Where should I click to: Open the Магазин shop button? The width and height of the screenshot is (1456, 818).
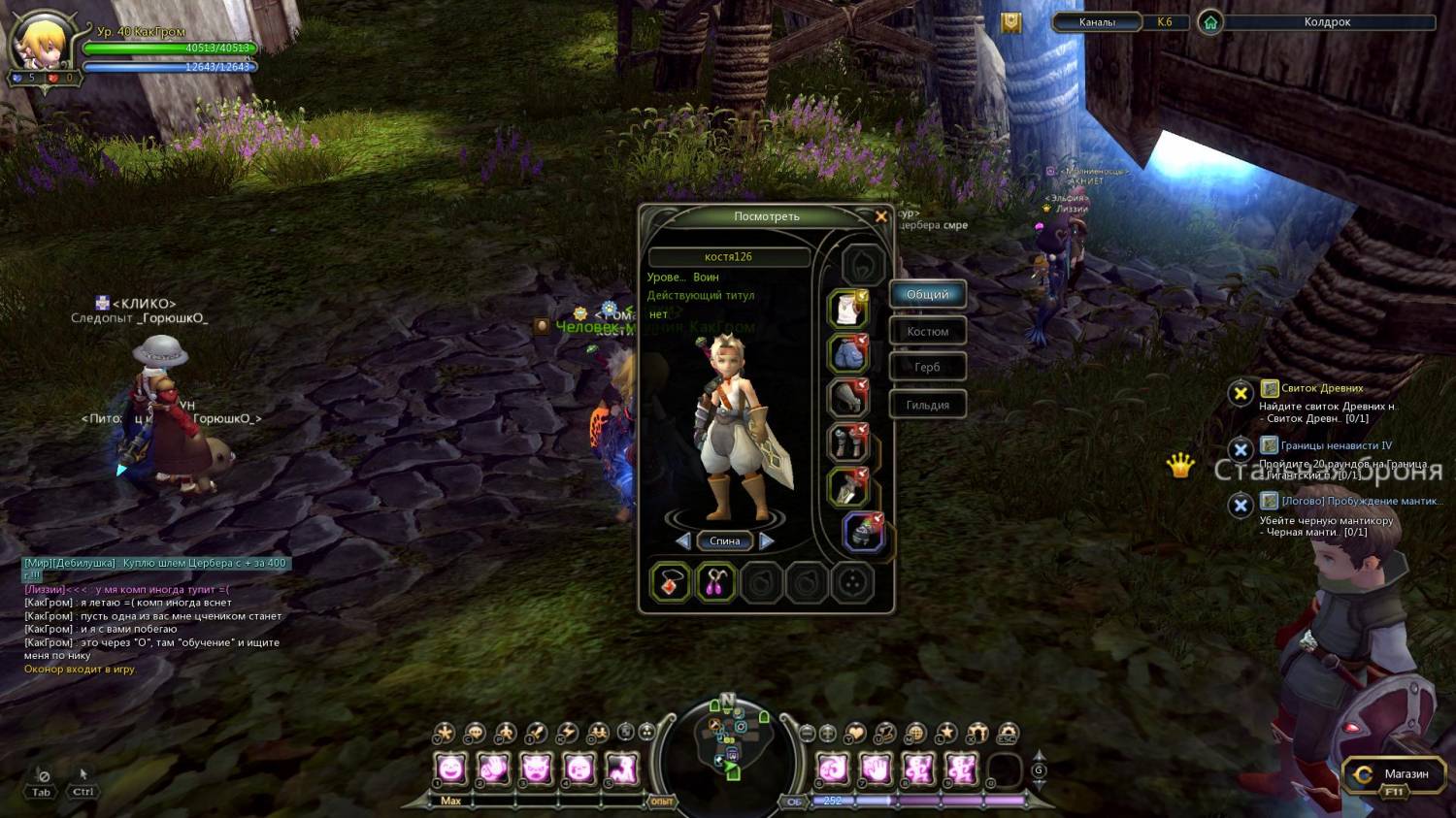[1393, 774]
